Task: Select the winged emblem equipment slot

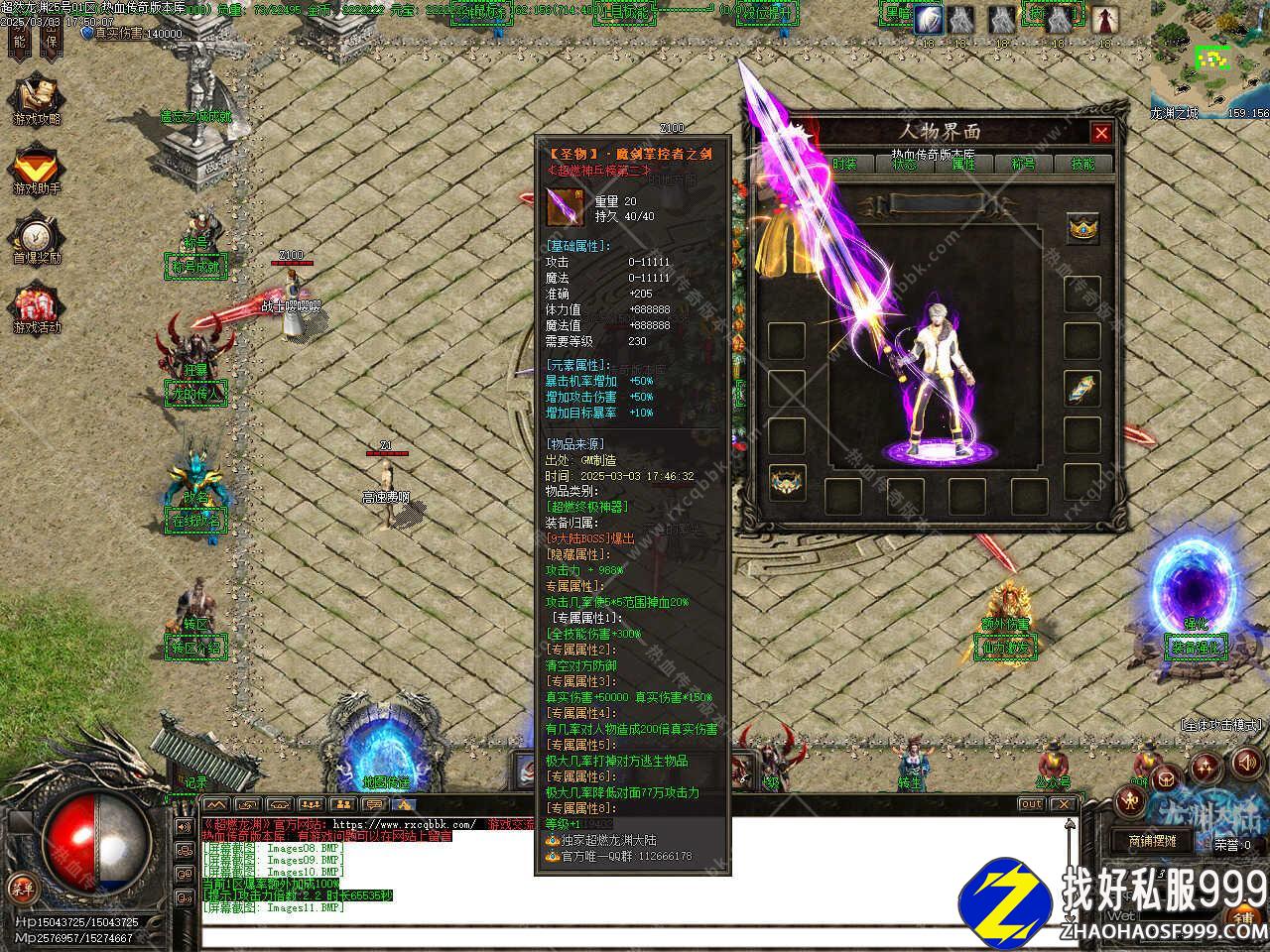Action: click(787, 483)
